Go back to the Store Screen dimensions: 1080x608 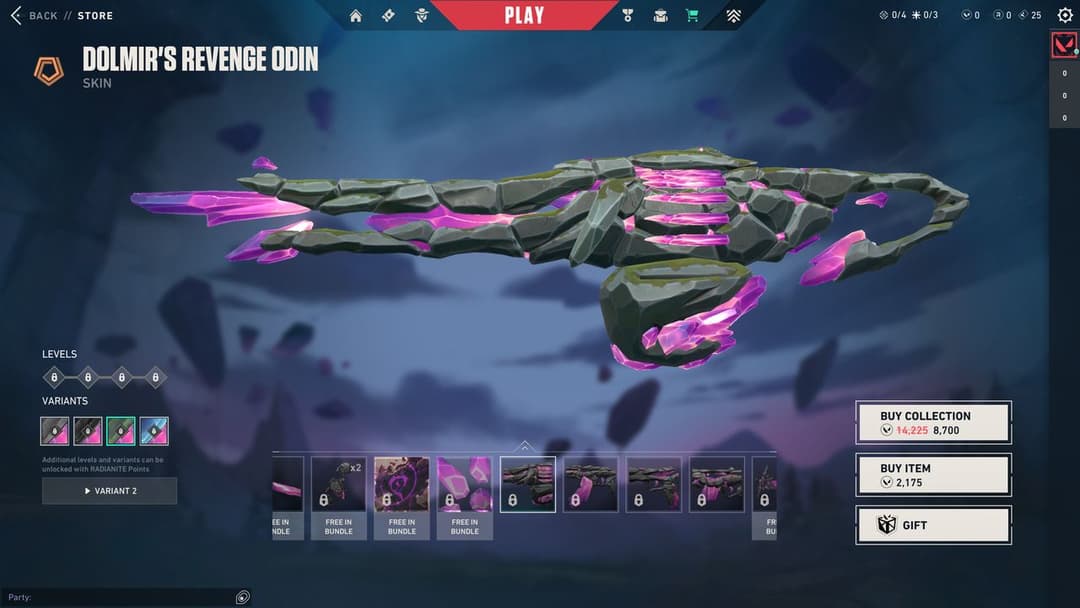pos(62,15)
